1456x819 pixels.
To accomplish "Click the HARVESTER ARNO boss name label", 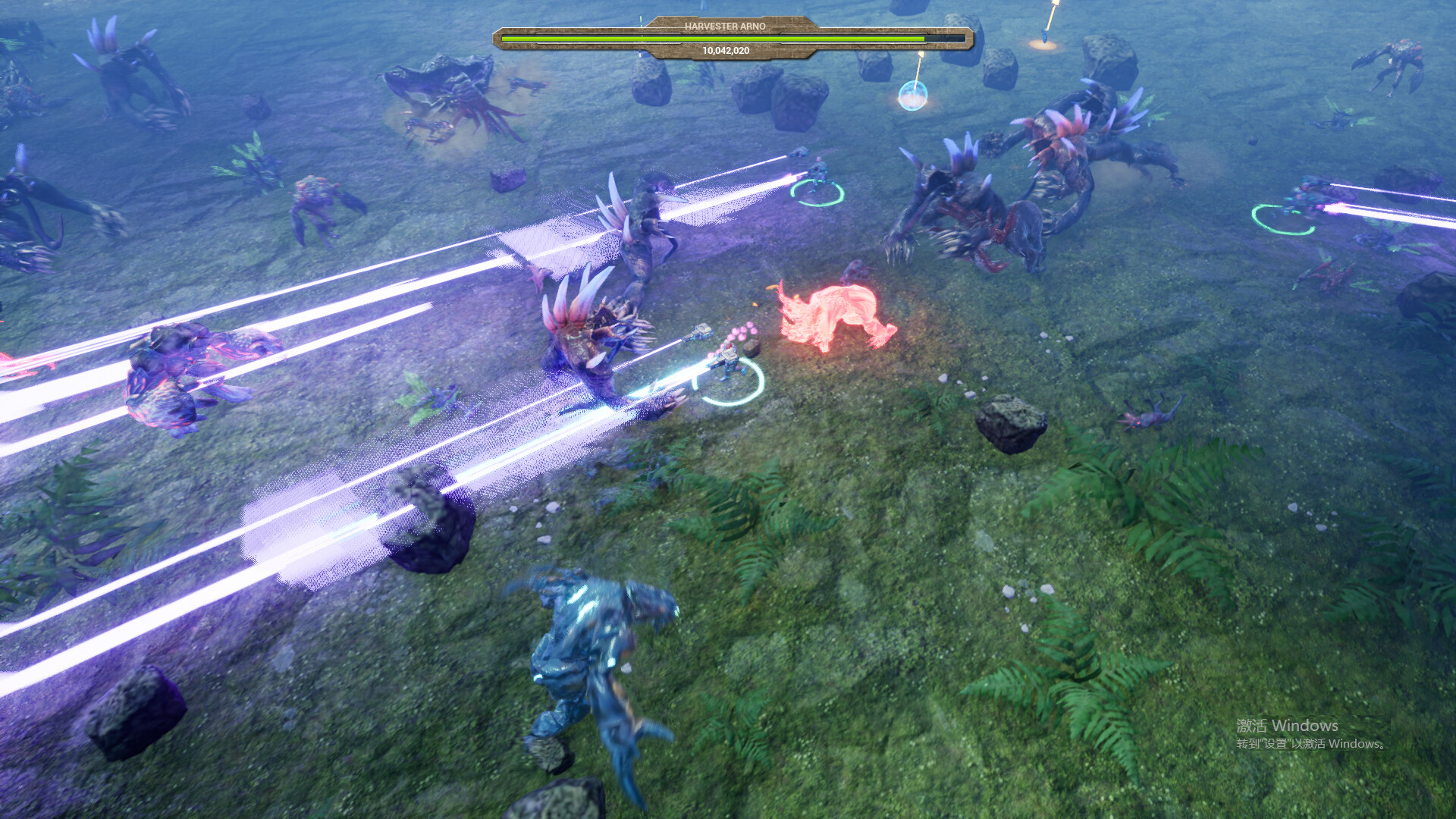I will pos(726,25).
